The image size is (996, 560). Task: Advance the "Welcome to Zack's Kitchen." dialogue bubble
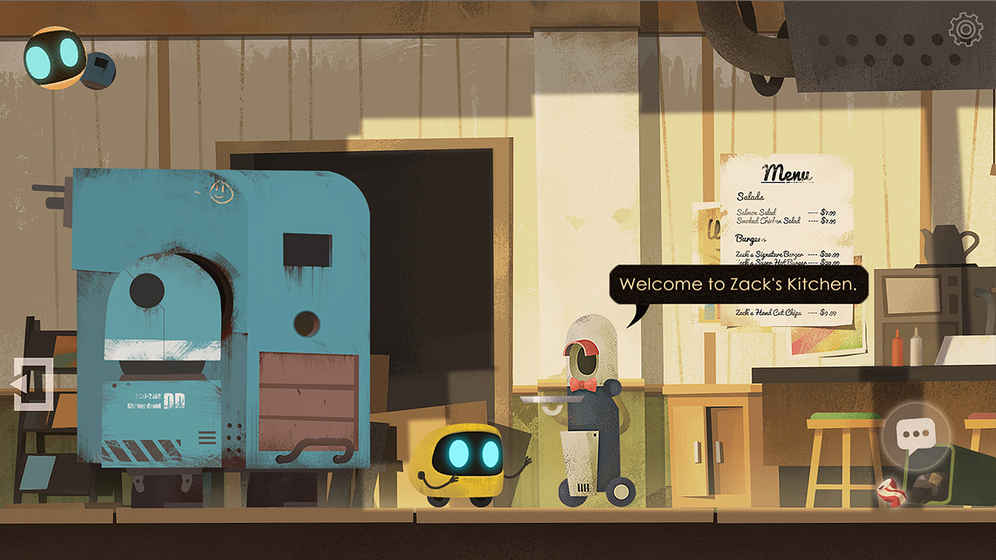[738, 285]
